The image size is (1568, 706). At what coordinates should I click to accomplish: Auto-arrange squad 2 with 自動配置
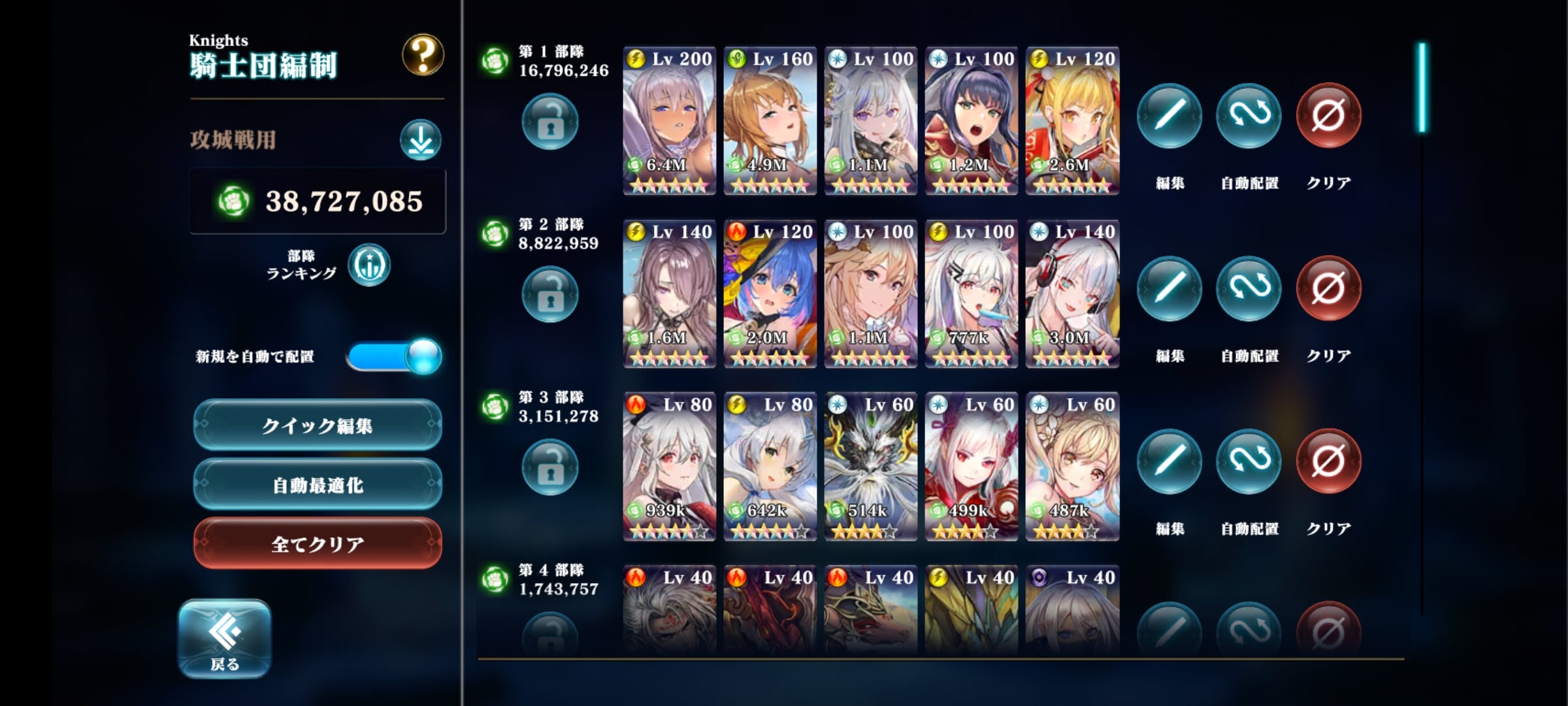(x=1249, y=290)
